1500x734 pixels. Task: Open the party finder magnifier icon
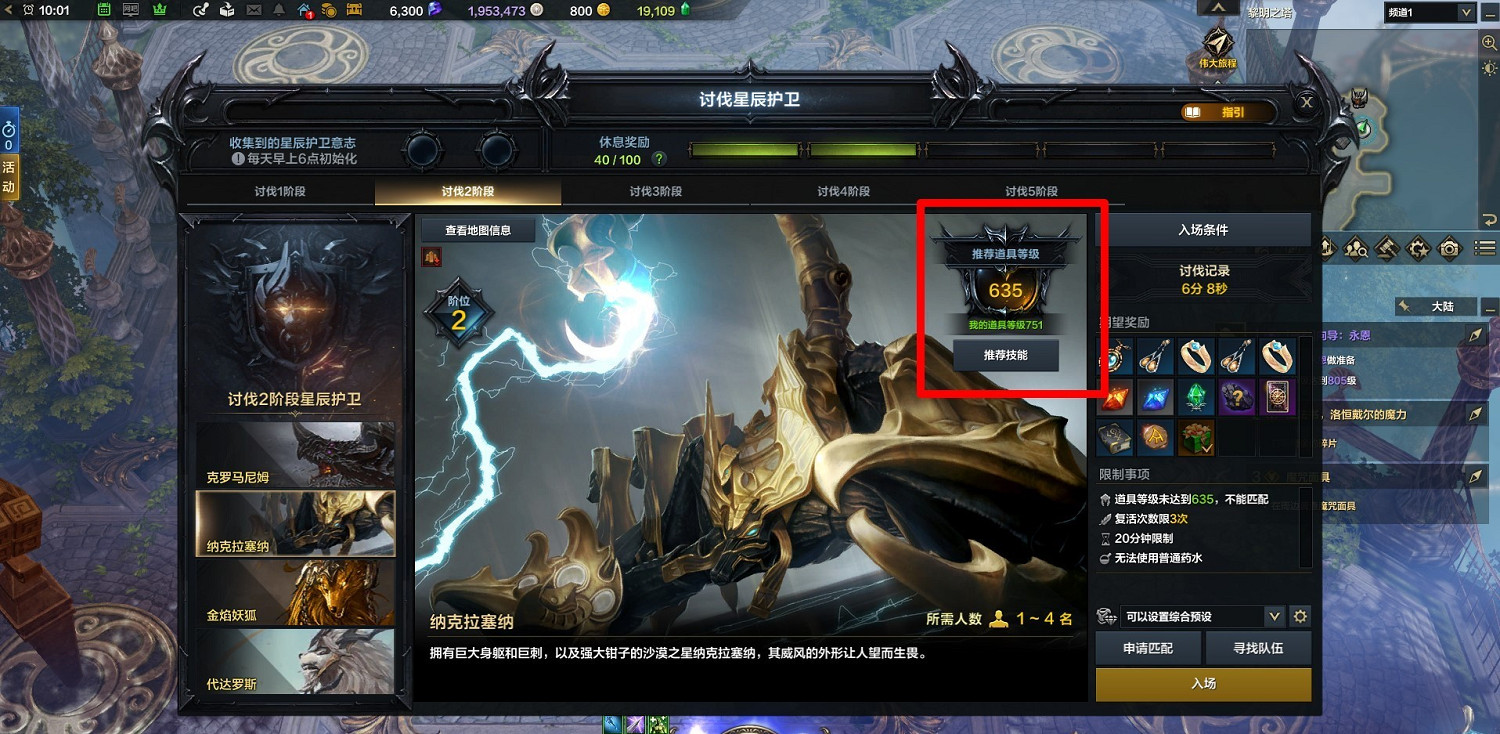(1355, 250)
